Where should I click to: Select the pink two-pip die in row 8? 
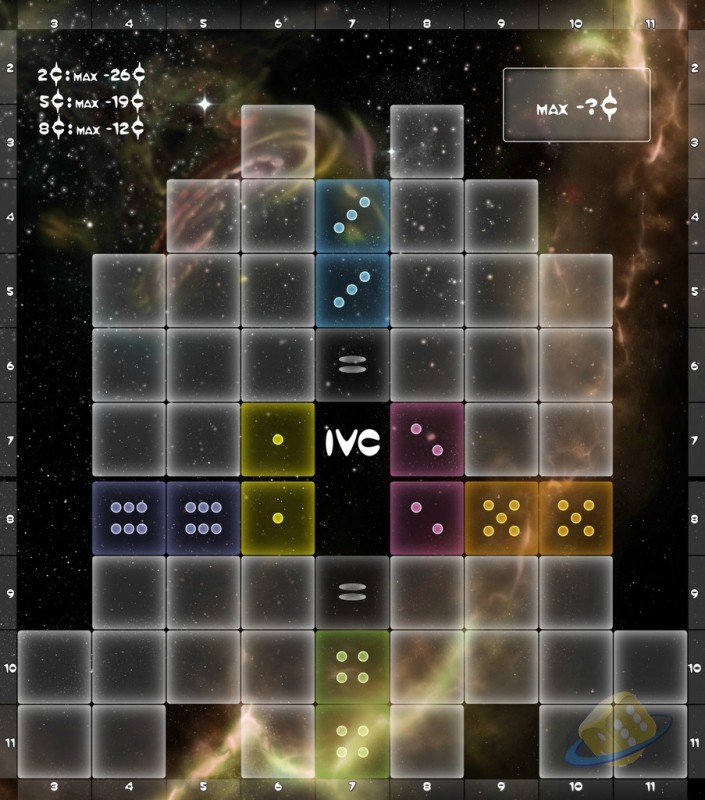(427, 517)
